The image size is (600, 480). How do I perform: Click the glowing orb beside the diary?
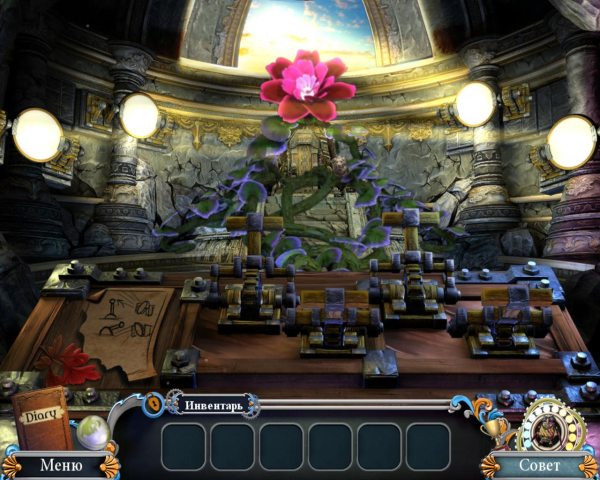point(94,432)
